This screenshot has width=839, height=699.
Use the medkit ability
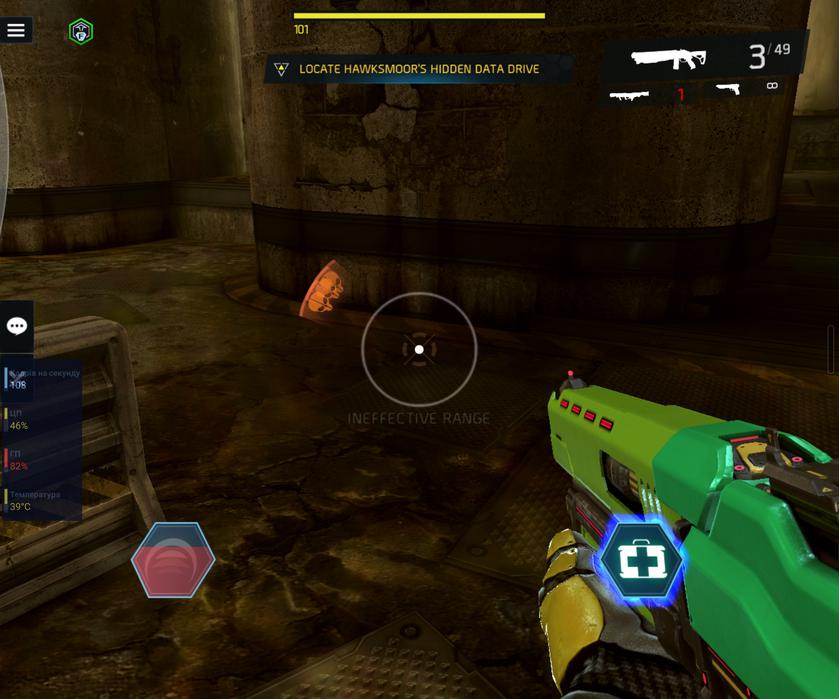click(x=640, y=561)
